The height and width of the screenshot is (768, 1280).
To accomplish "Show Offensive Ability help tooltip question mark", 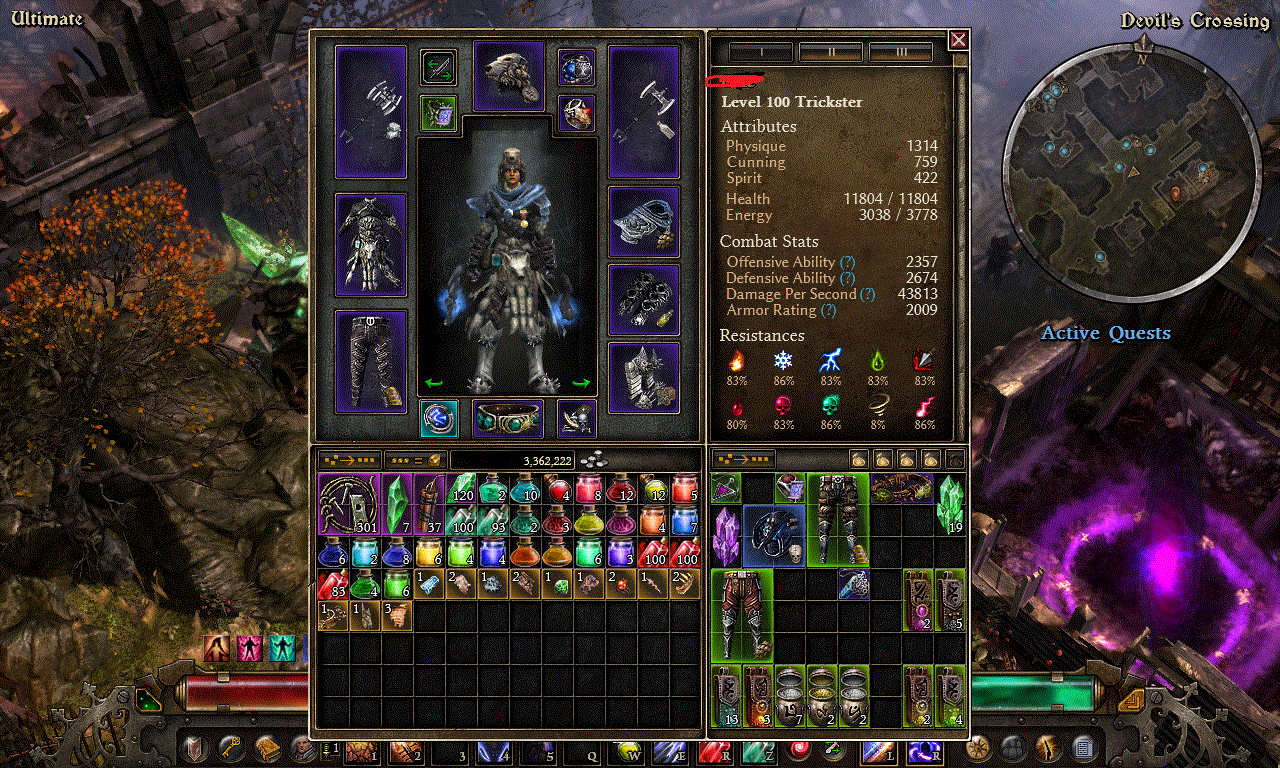I will coord(848,262).
